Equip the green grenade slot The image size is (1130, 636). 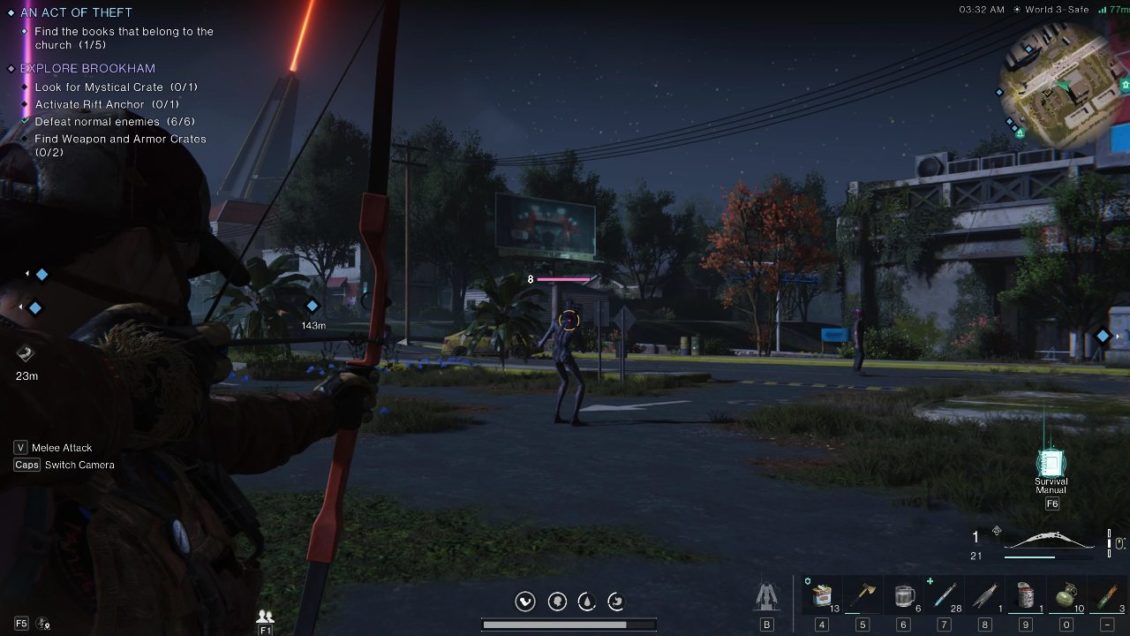(x=1066, y=595)
